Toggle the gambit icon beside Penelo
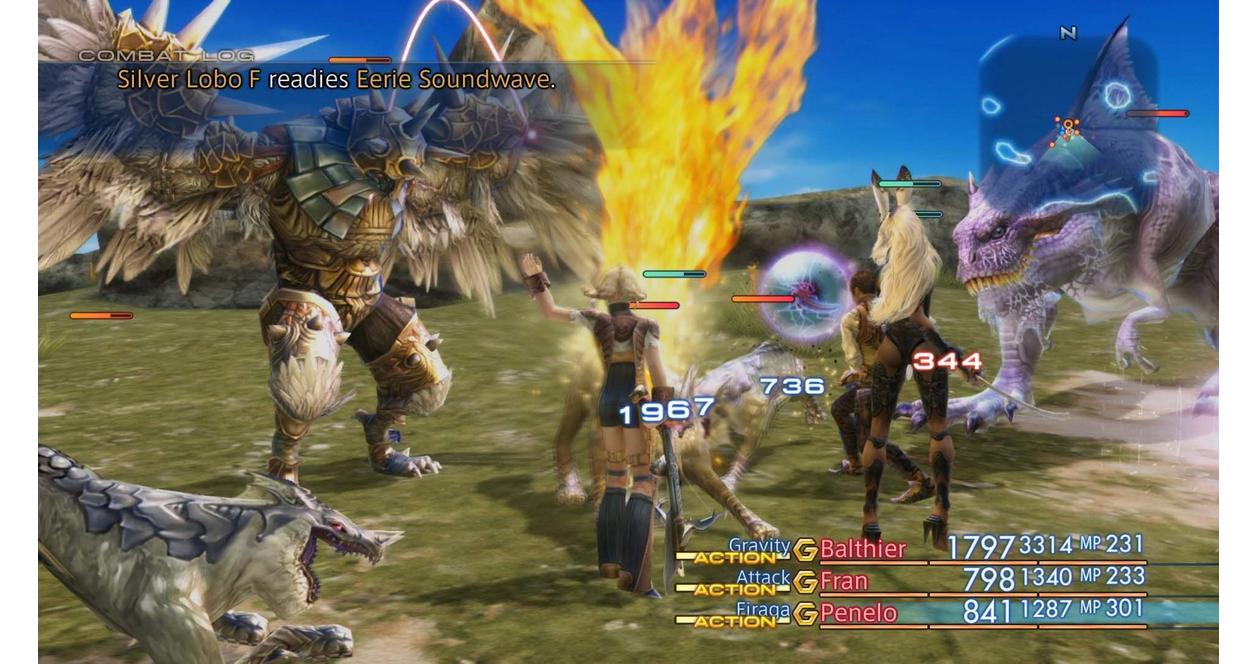The image size is (1256, 664). [x=805, y=613]
